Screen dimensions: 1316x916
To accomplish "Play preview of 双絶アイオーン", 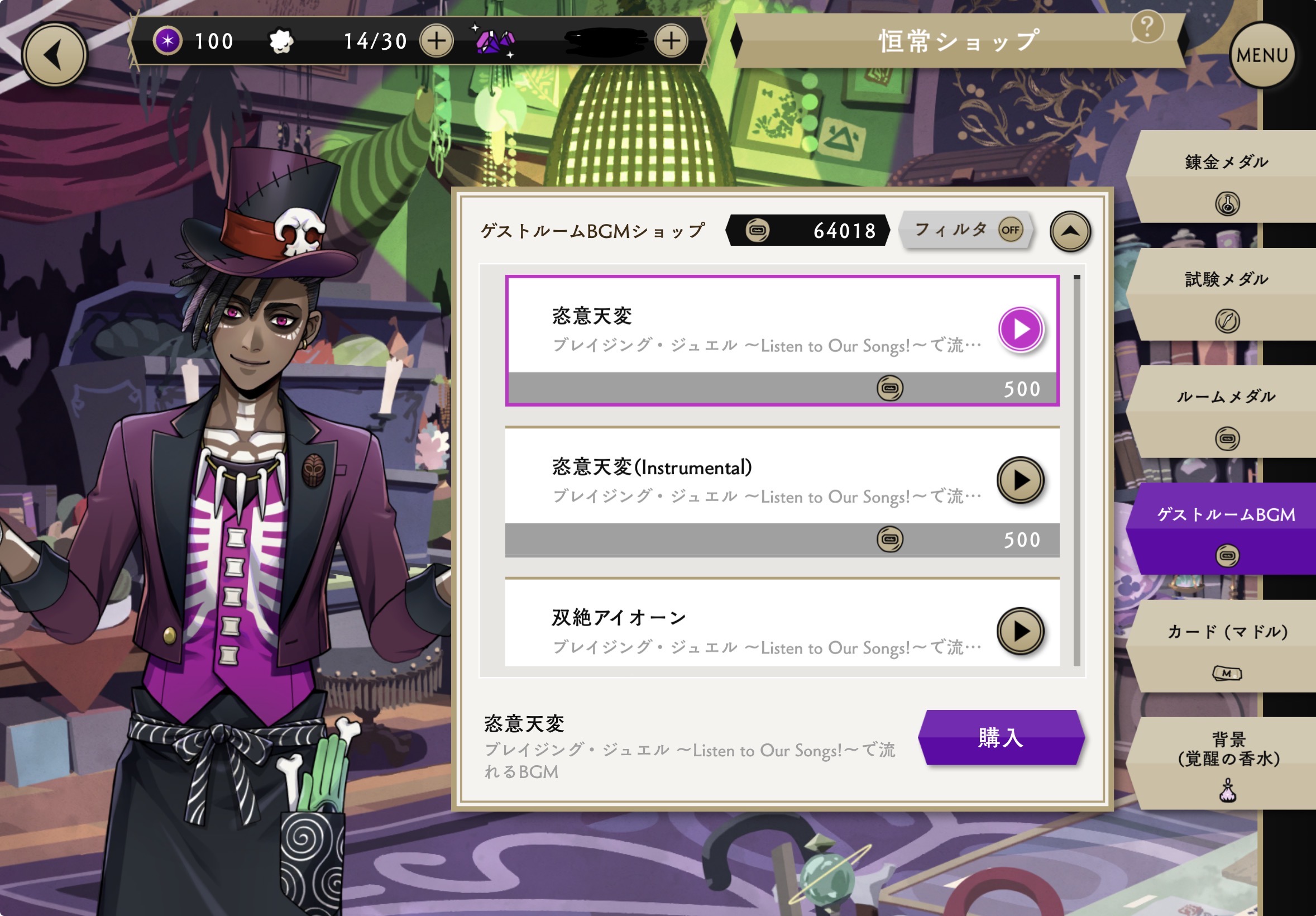I will (x=1020, y=631).
